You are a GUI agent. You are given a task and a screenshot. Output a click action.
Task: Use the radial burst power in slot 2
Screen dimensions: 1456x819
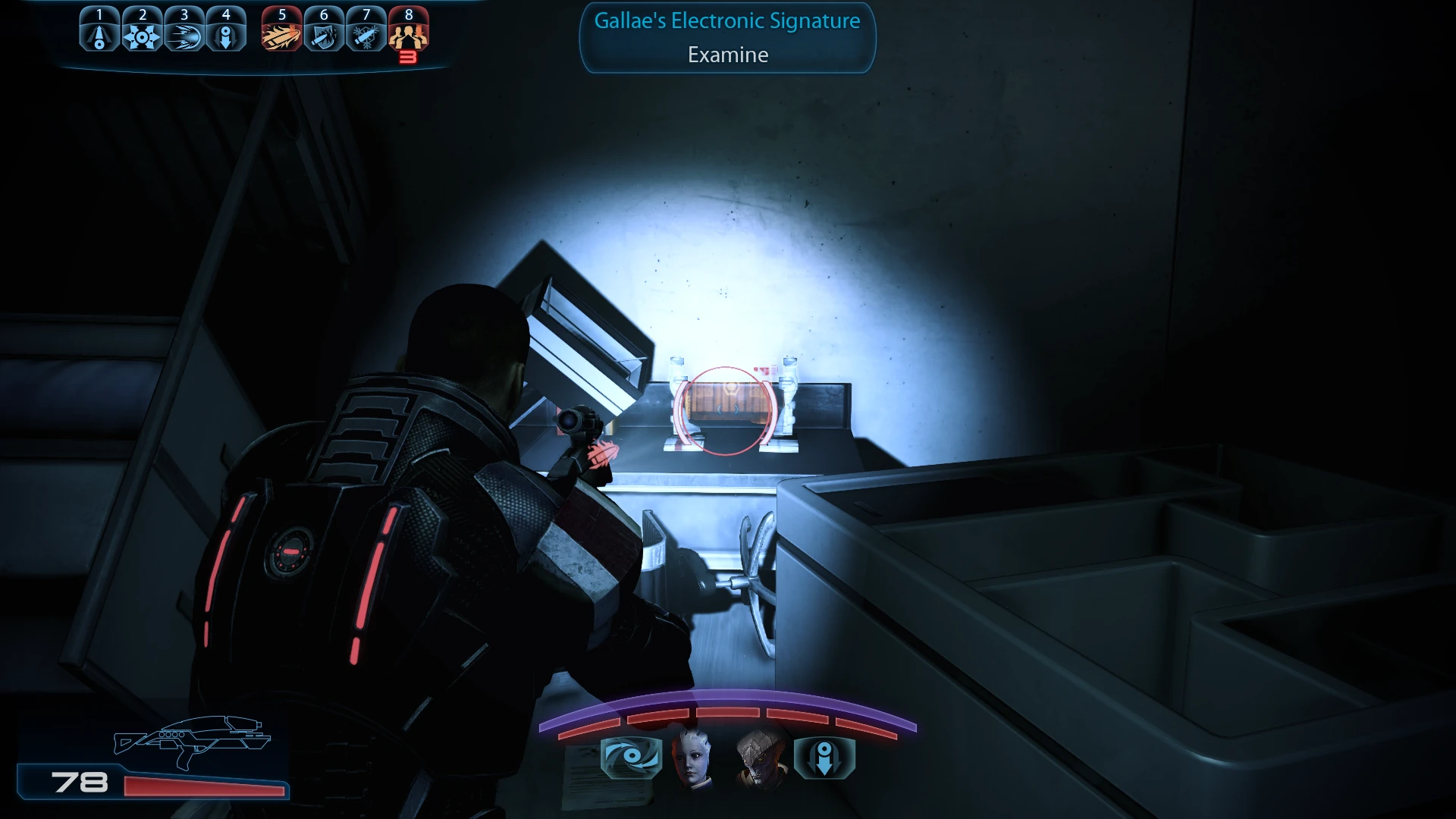pos(142,30)
